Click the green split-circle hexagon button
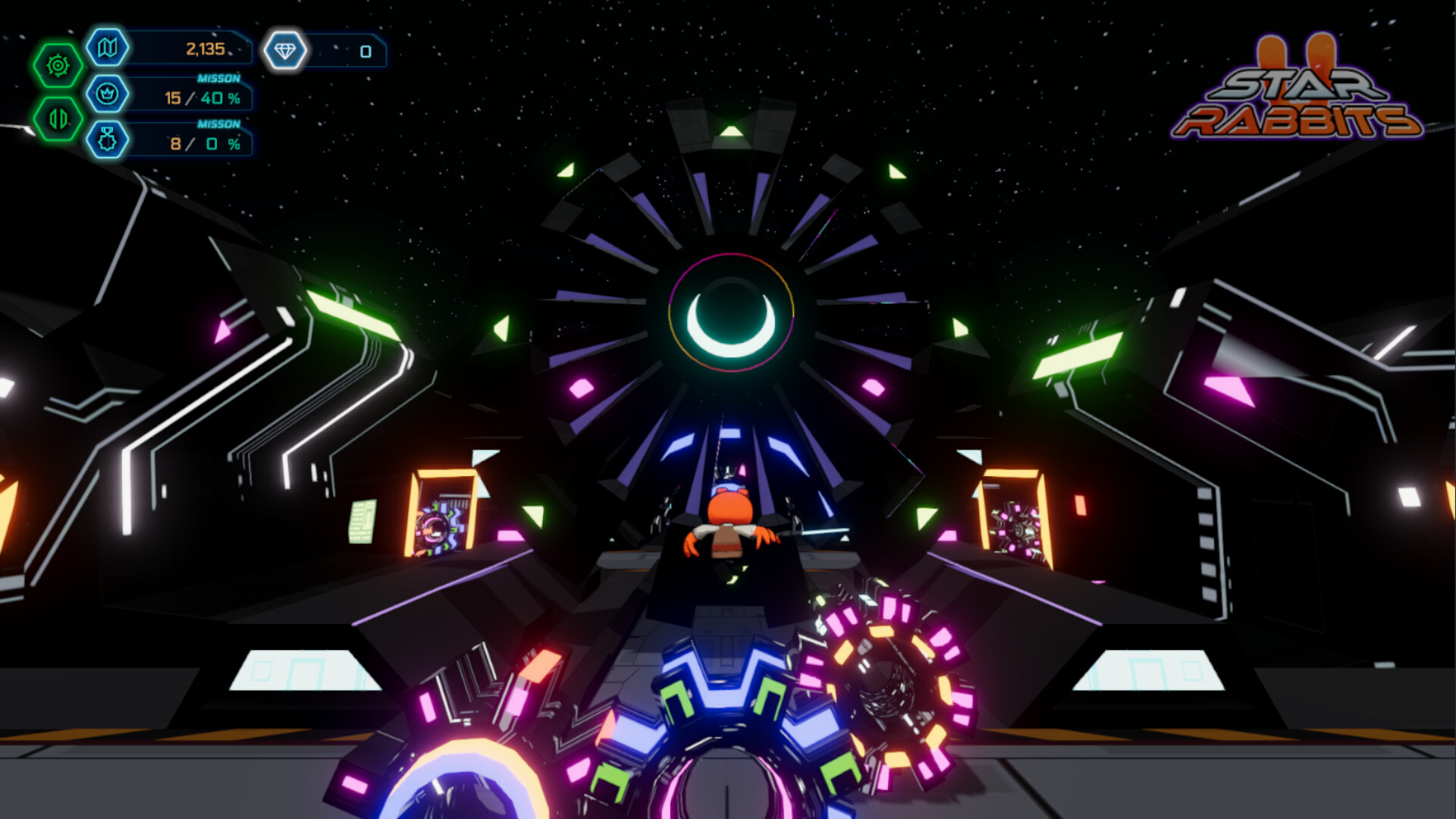The height and width of the screenshot is (819, 1456). click(x=58, y=118)
